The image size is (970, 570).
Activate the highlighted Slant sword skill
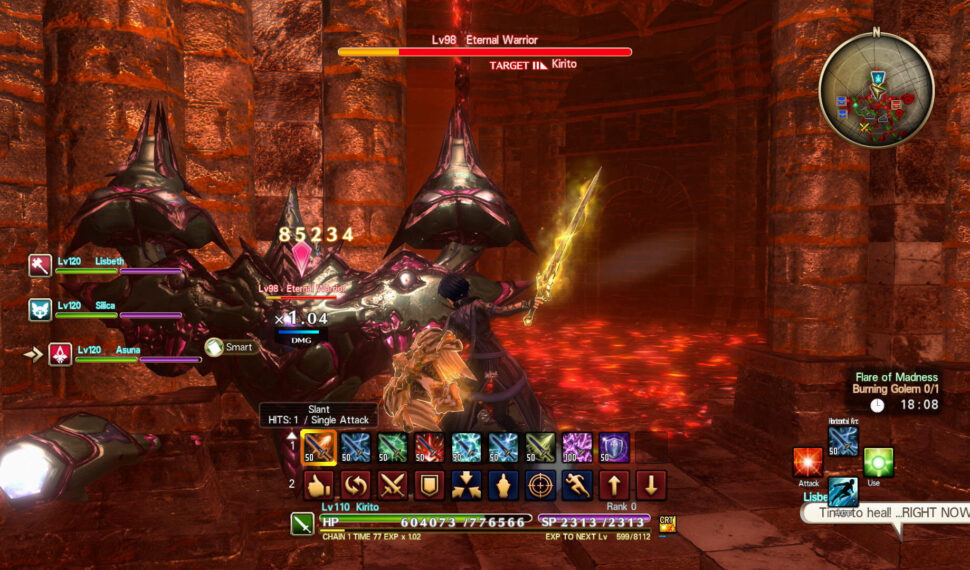click(x=319, y=447)
